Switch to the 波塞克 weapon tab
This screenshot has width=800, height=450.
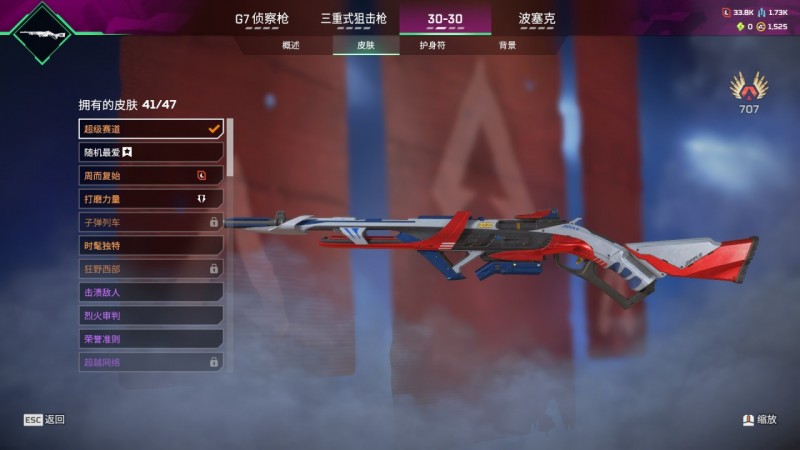(537, 18)
